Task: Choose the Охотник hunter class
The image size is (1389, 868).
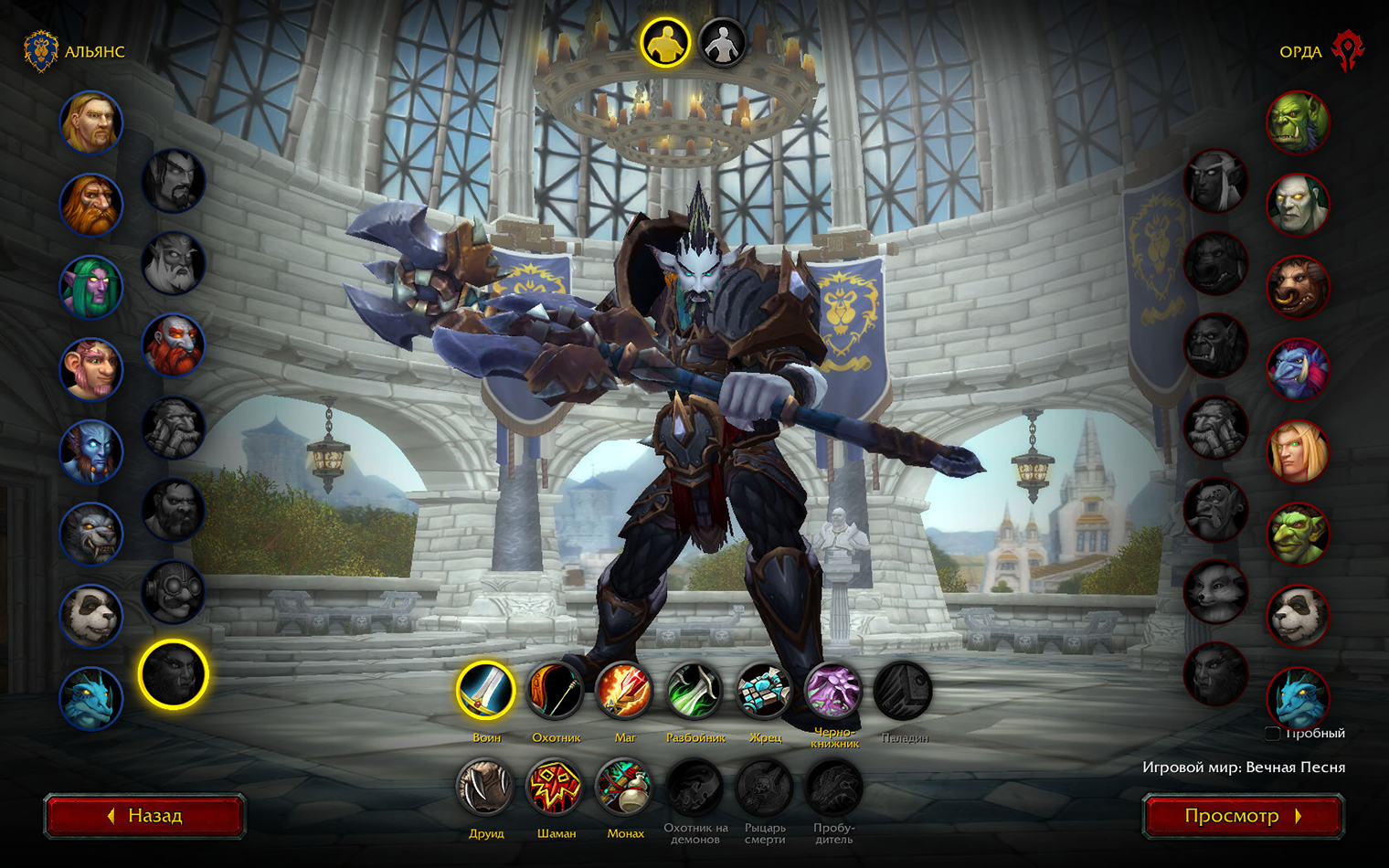Action: click(x=556, y=690)
